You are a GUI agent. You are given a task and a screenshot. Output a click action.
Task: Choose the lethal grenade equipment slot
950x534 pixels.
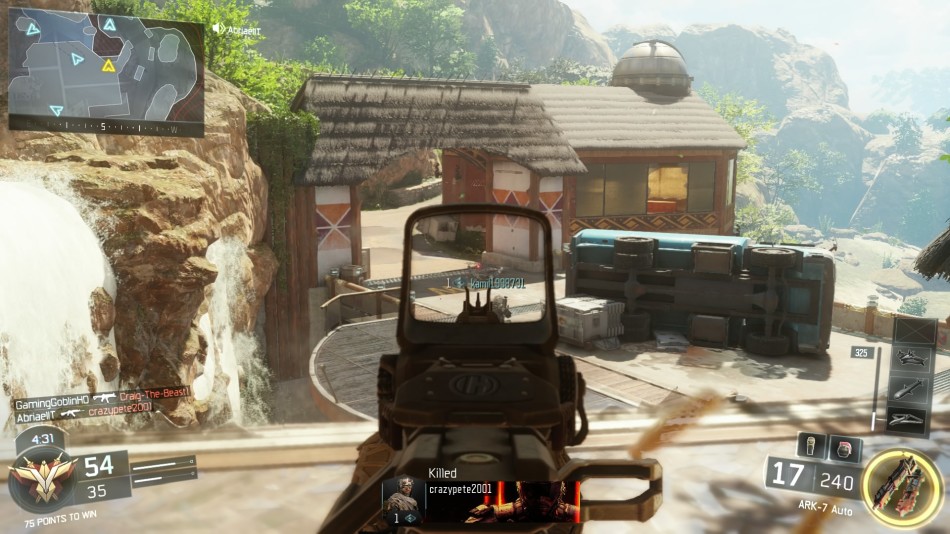coord(812,448)
